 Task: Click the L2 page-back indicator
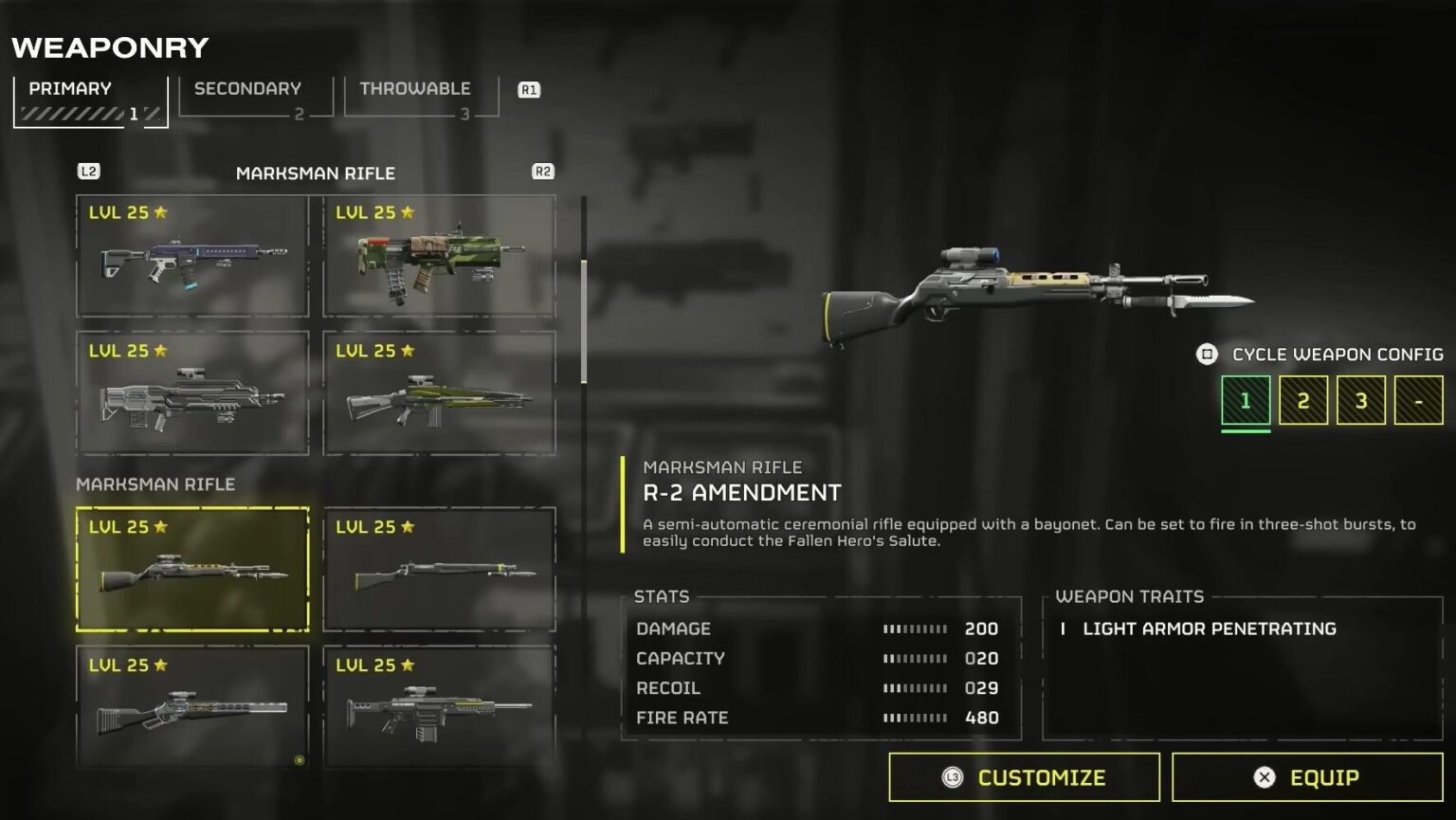89,172
